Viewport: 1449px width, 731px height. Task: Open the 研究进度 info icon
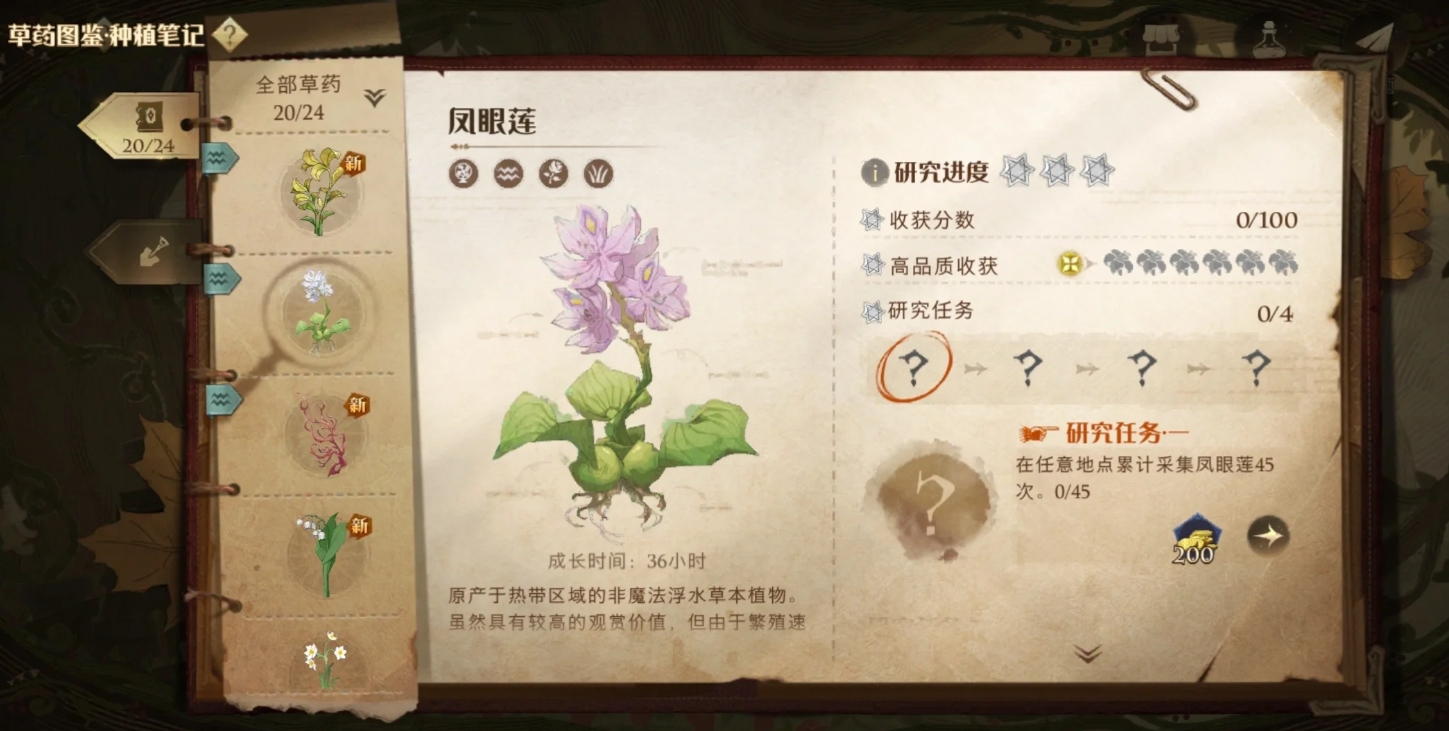point(874,172)
